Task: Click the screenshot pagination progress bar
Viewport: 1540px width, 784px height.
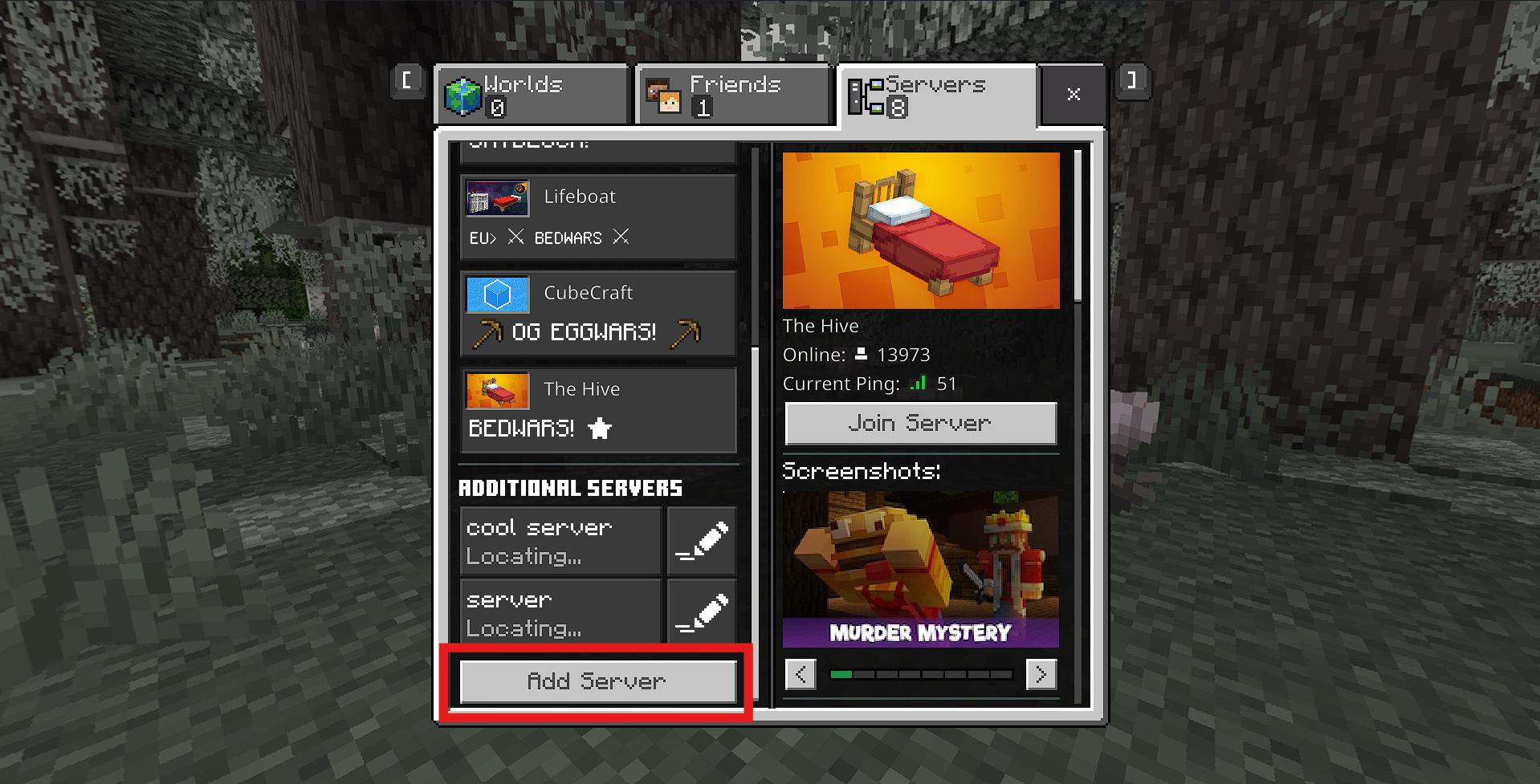Action: 920,674
